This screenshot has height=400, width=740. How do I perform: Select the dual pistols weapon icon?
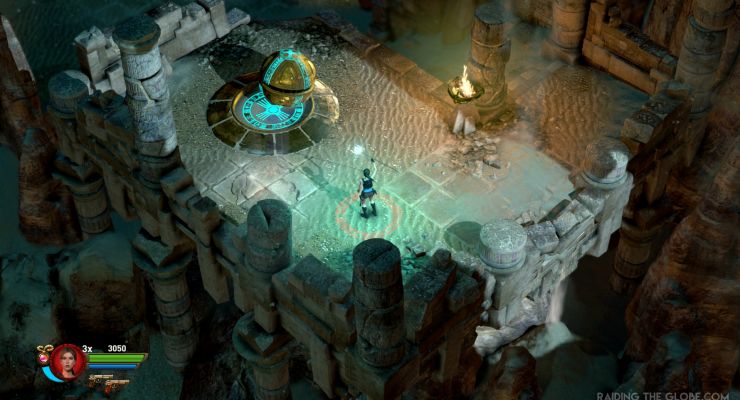(103, 381)
